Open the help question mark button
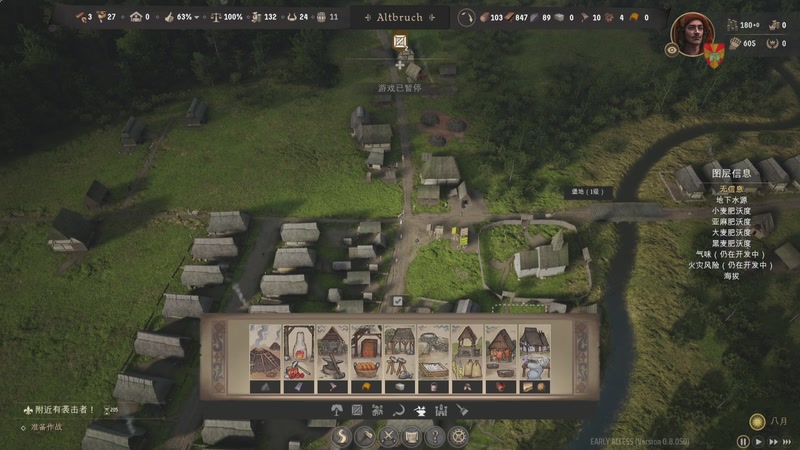This screenshot has height=450, width=800. coord(435,436)
